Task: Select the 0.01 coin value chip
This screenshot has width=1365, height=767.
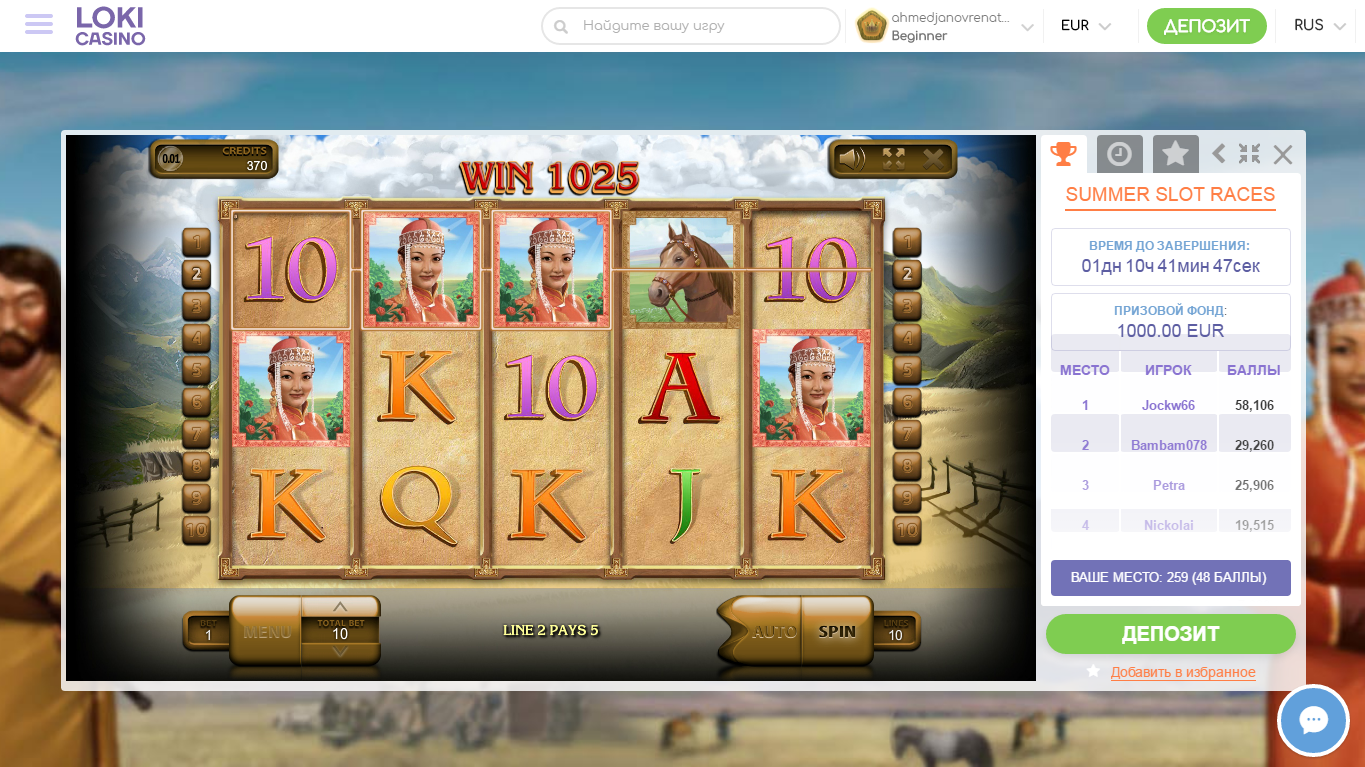Action: tap(172, 158)
